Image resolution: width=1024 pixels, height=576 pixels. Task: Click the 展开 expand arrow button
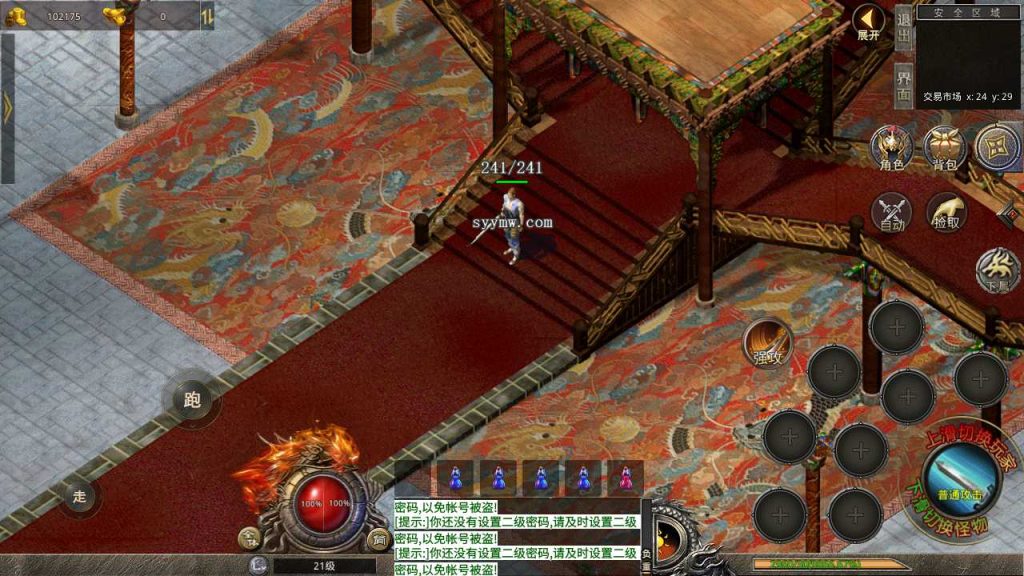pyautogui.click(x=868, y=22)
